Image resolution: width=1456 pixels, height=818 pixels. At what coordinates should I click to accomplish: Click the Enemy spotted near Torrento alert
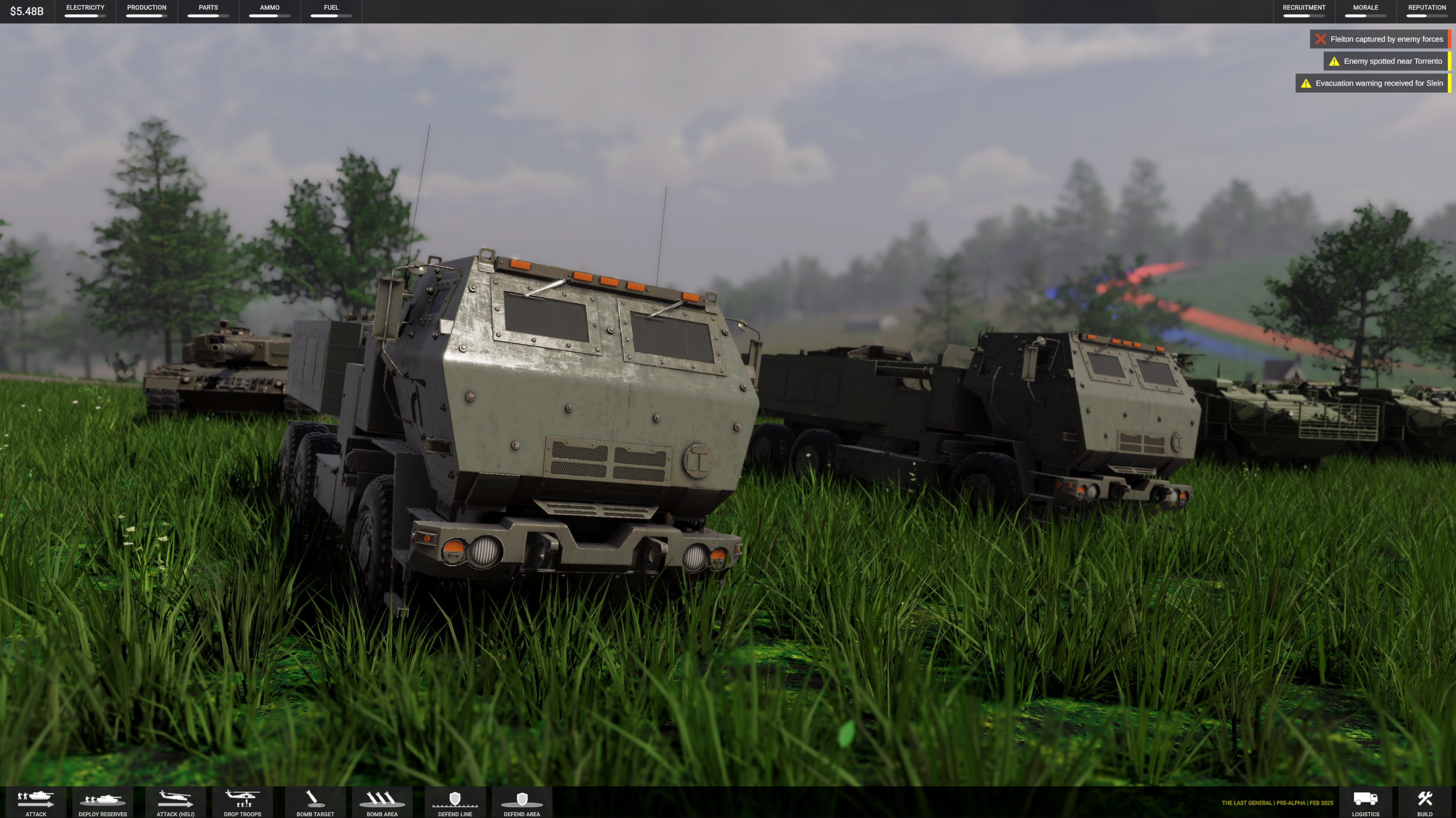pyautogui.click(x=1384, y=61)
